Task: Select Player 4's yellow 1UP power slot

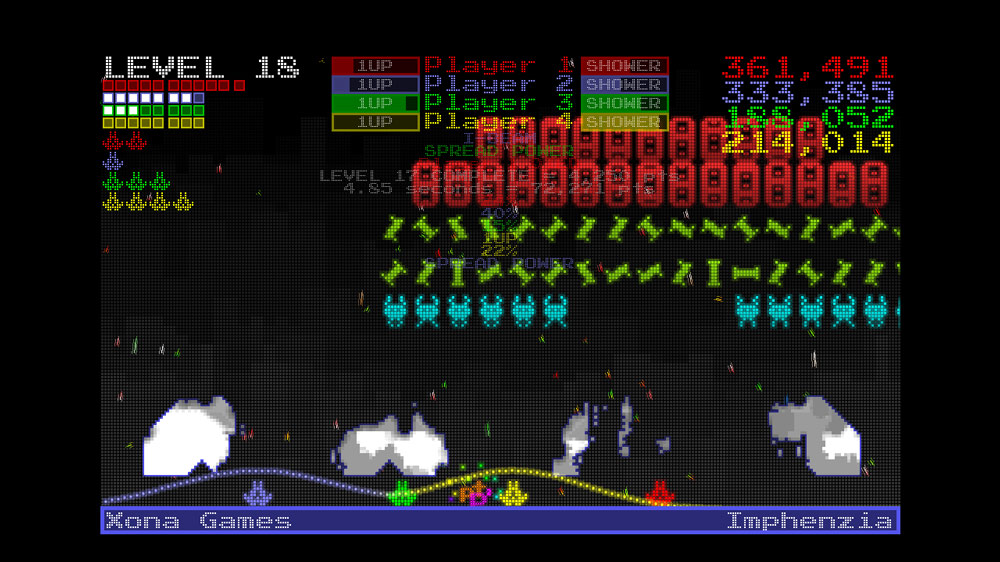Action: [x=375, y=122]
